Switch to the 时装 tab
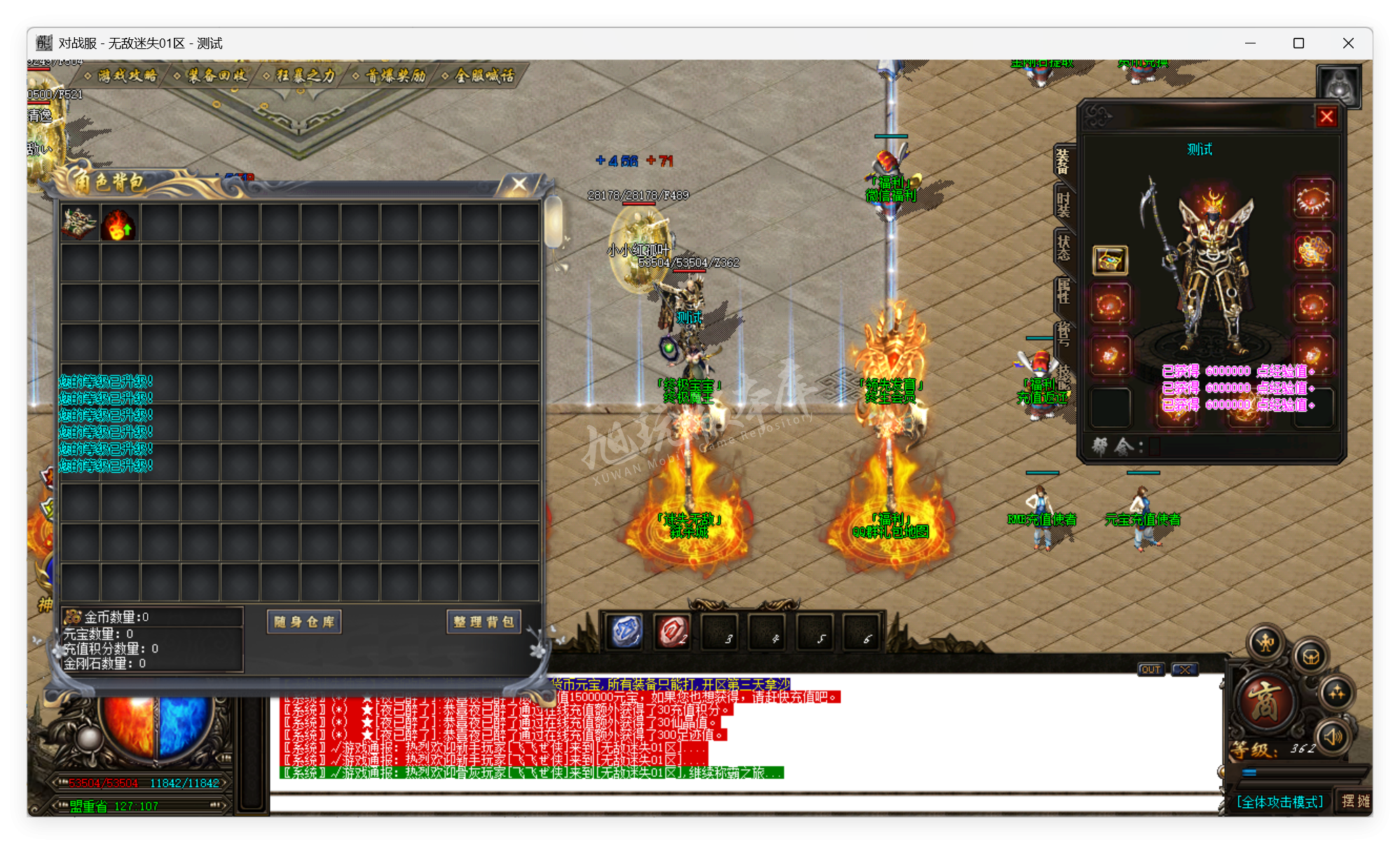Screen dimensions: 1400x844 click(x=1062, y=205)
